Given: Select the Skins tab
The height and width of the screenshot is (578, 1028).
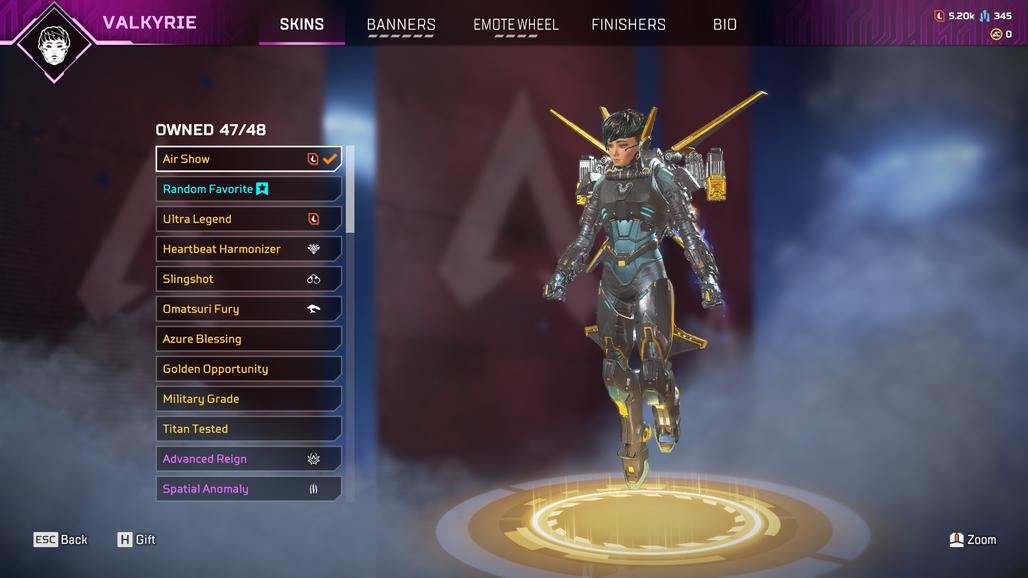Looking at the screenshot, I should (x=301, y=24).
